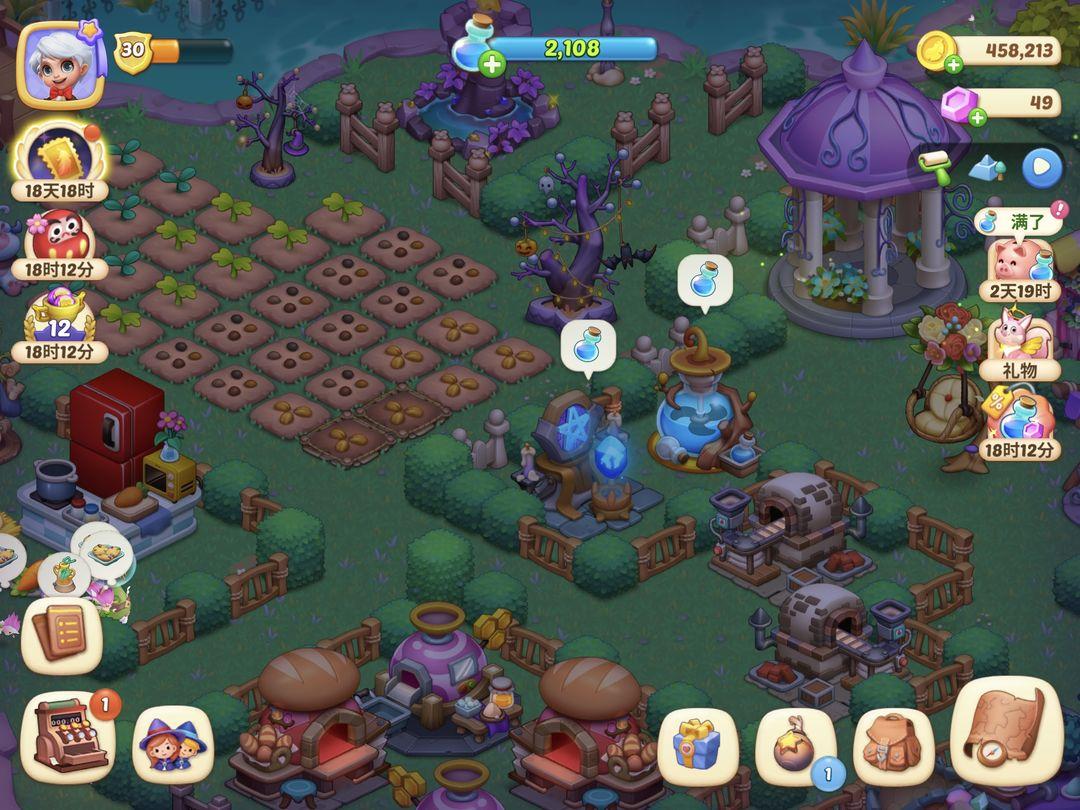
Task: Open the piggy bank potion offer
Action: (1020, 263)
